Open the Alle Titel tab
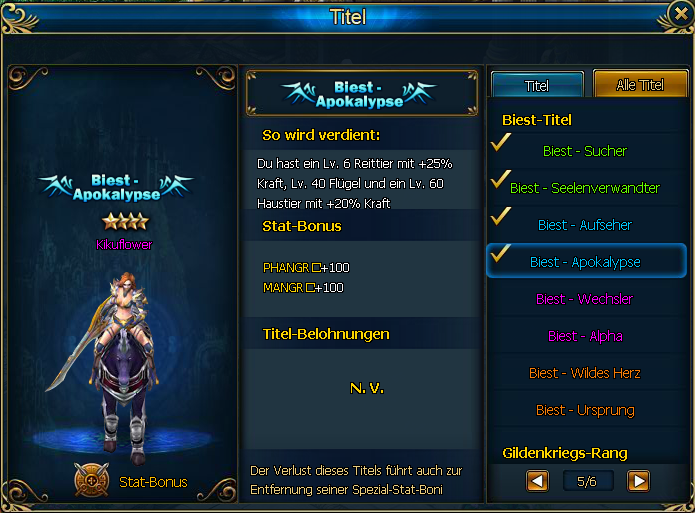Viewport: 695px width, 513px height. click(640, 85)
